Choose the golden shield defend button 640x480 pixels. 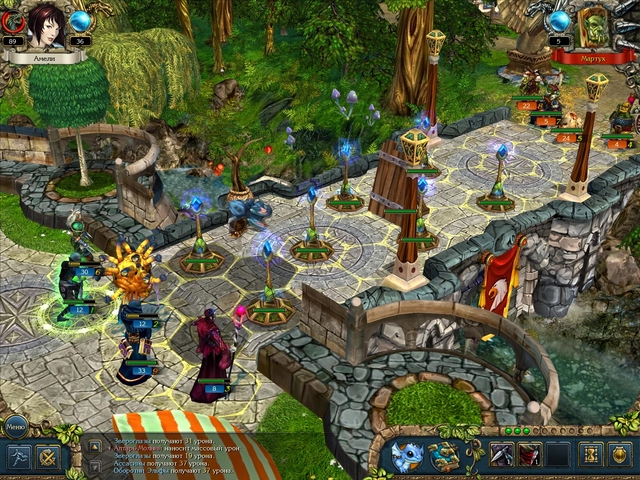click(621, 455)
